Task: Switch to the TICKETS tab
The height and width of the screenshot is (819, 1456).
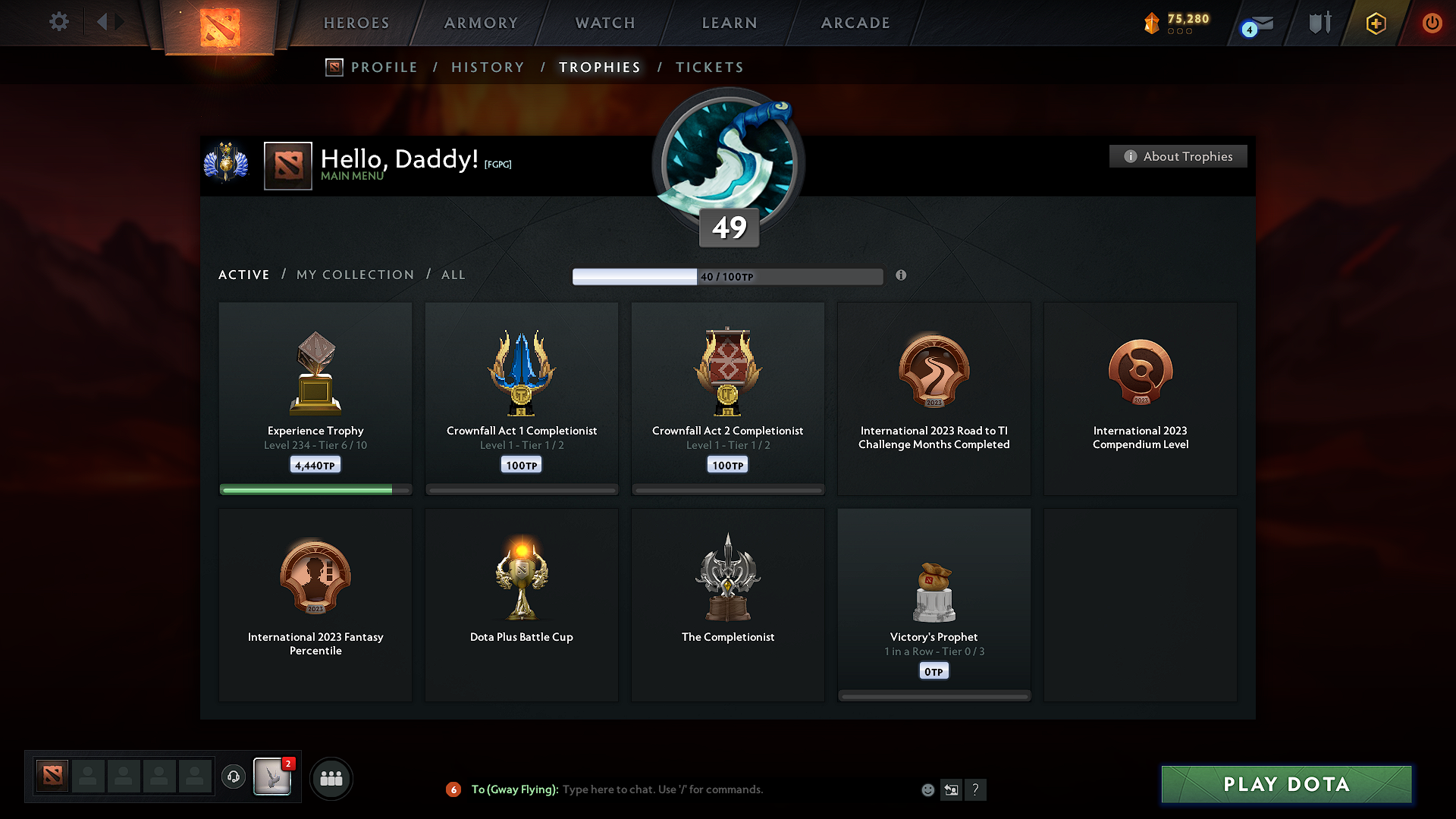Action: (708, 67)
